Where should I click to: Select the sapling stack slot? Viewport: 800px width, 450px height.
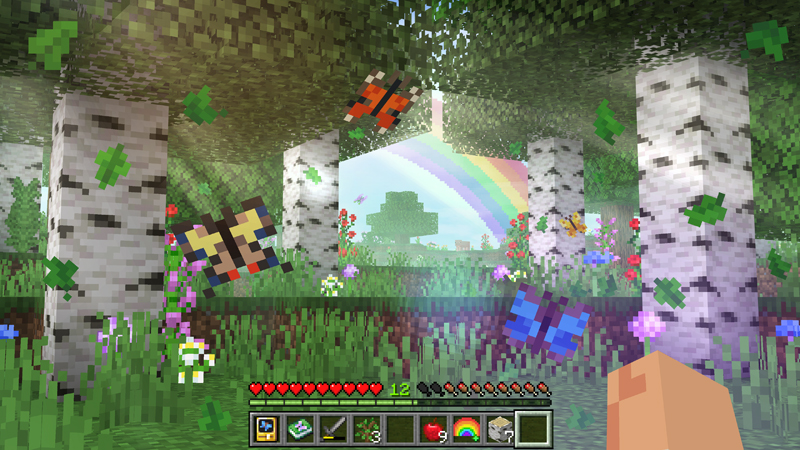(x=365, y=429)
